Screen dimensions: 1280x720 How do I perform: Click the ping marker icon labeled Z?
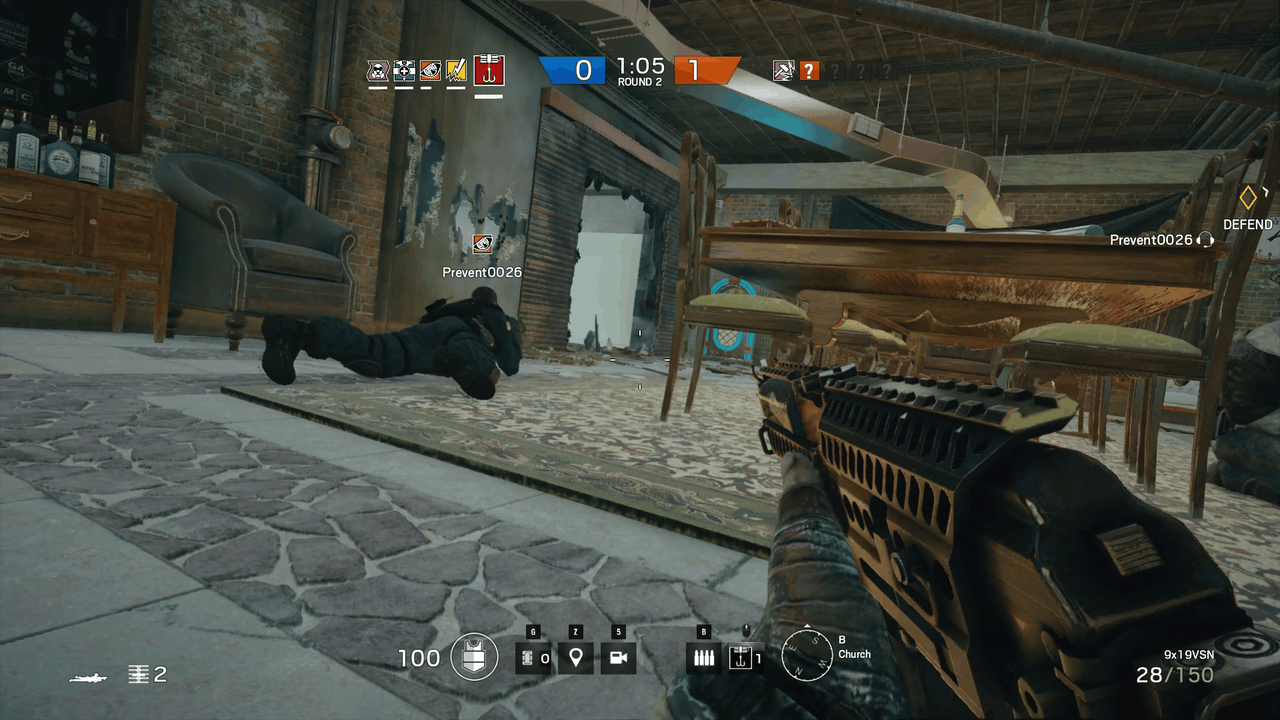576,658
